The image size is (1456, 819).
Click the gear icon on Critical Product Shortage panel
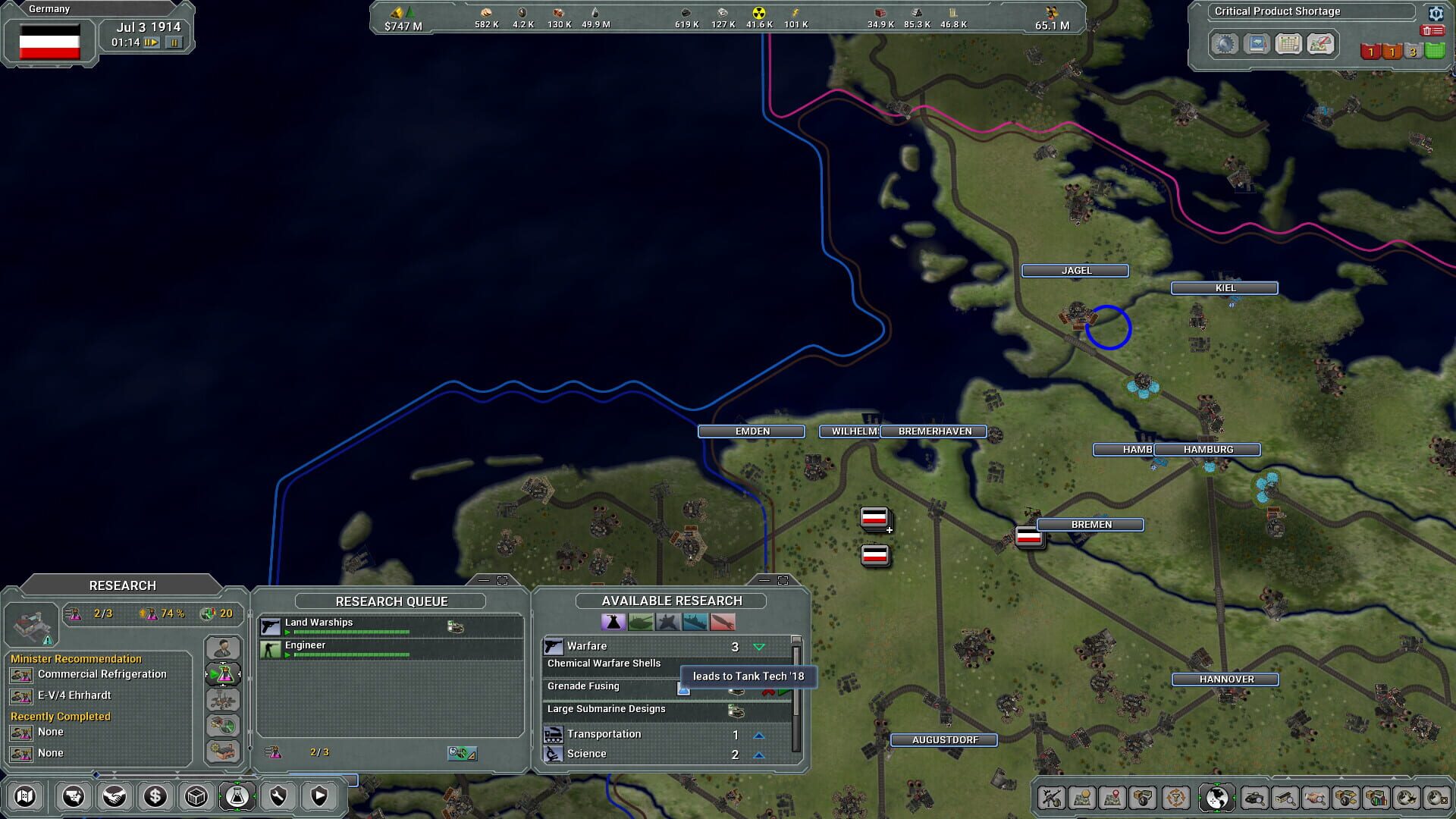[x=1437, y=14]
